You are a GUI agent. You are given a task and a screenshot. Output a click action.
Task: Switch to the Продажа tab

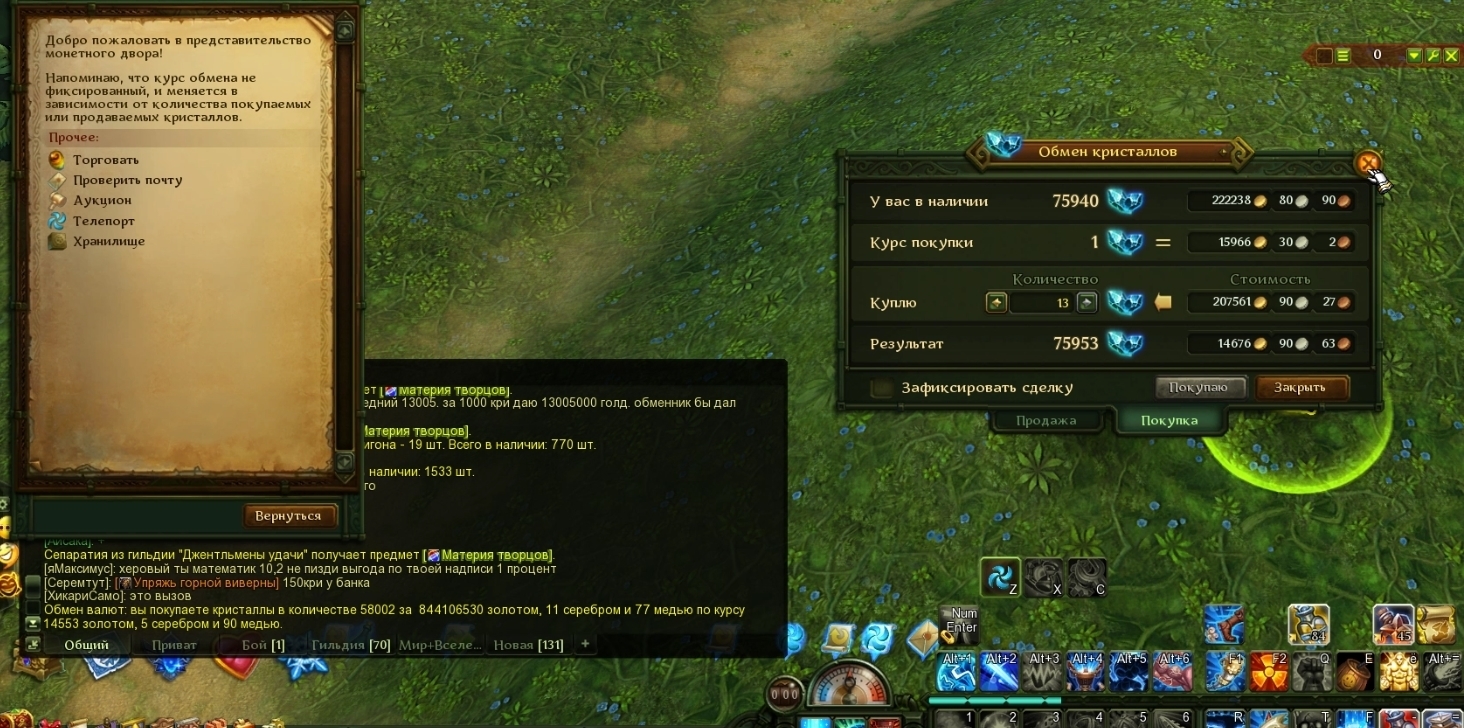click(1045, 420)
